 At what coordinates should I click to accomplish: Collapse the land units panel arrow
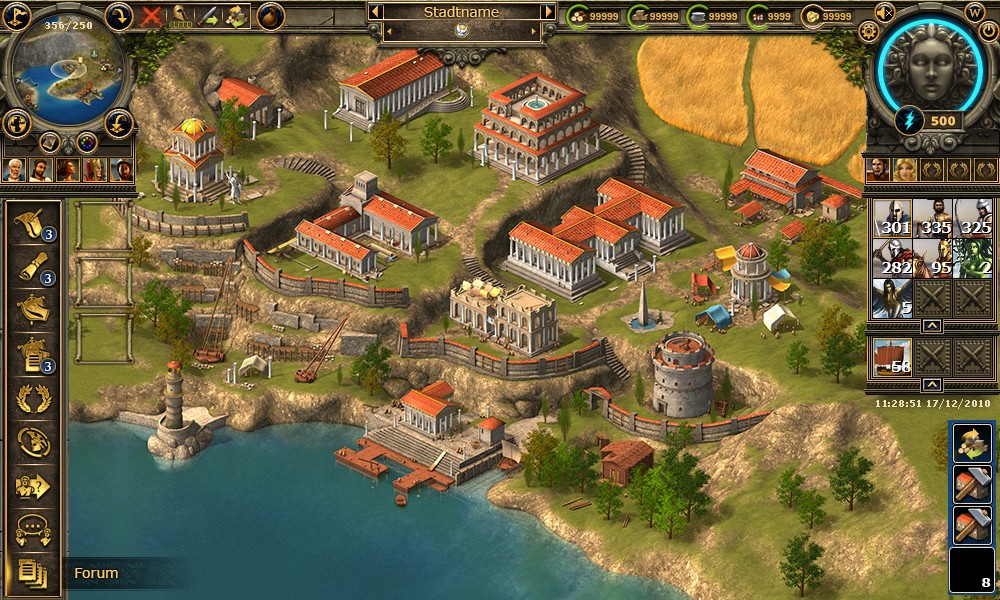click(930, 326)
